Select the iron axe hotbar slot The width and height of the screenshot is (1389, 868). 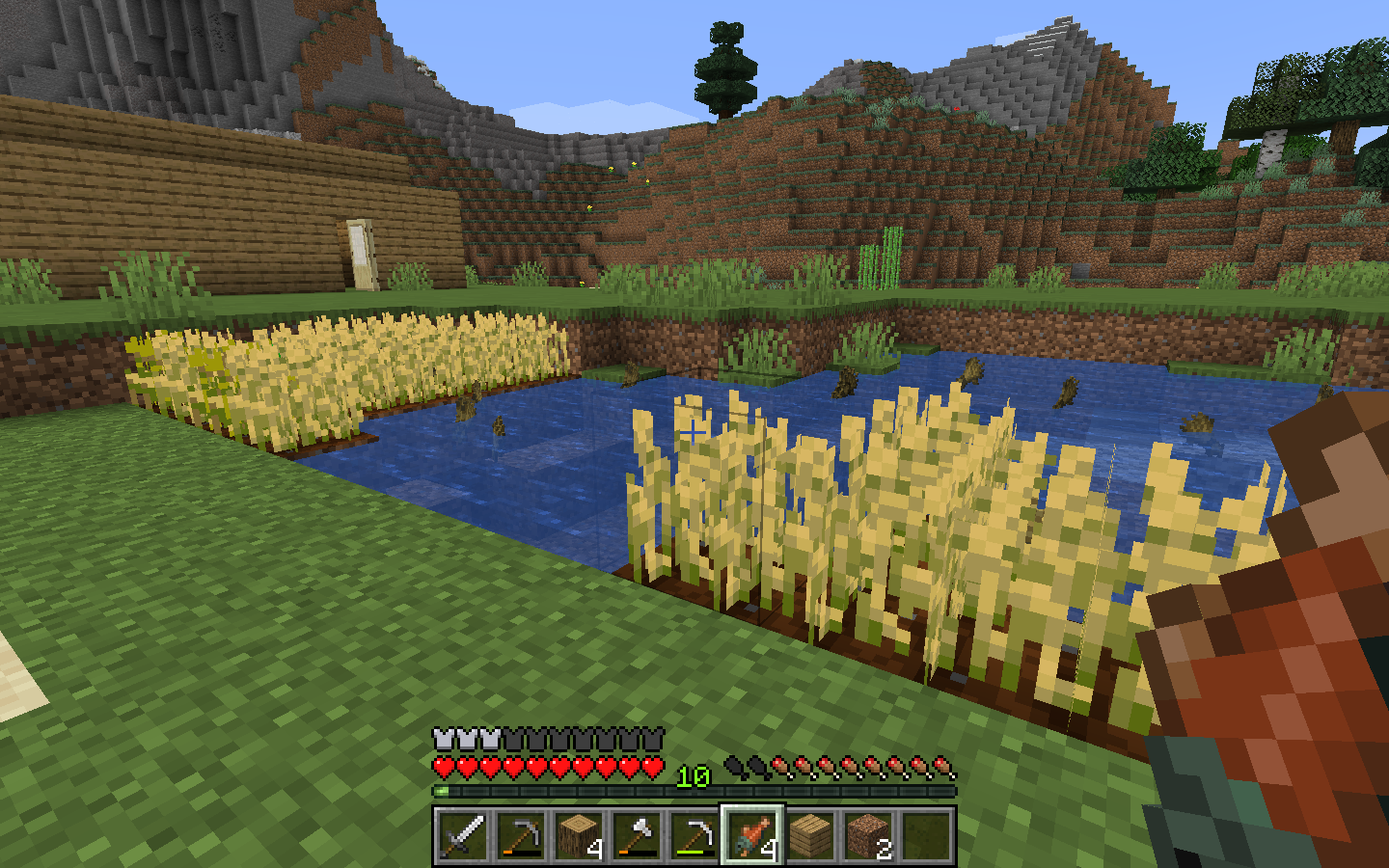click(636, 835)
